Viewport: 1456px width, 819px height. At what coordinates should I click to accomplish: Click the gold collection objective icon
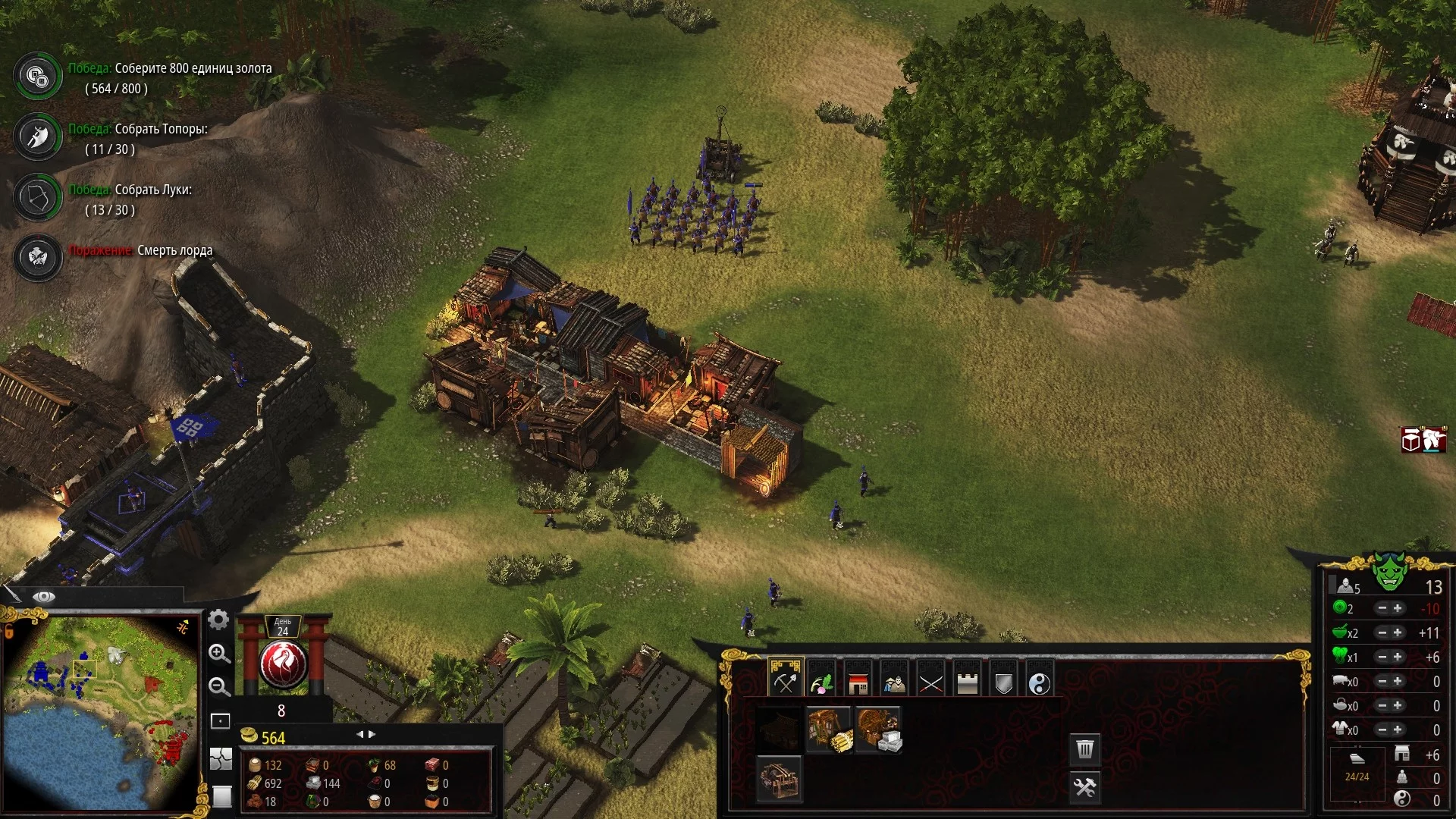37,76
